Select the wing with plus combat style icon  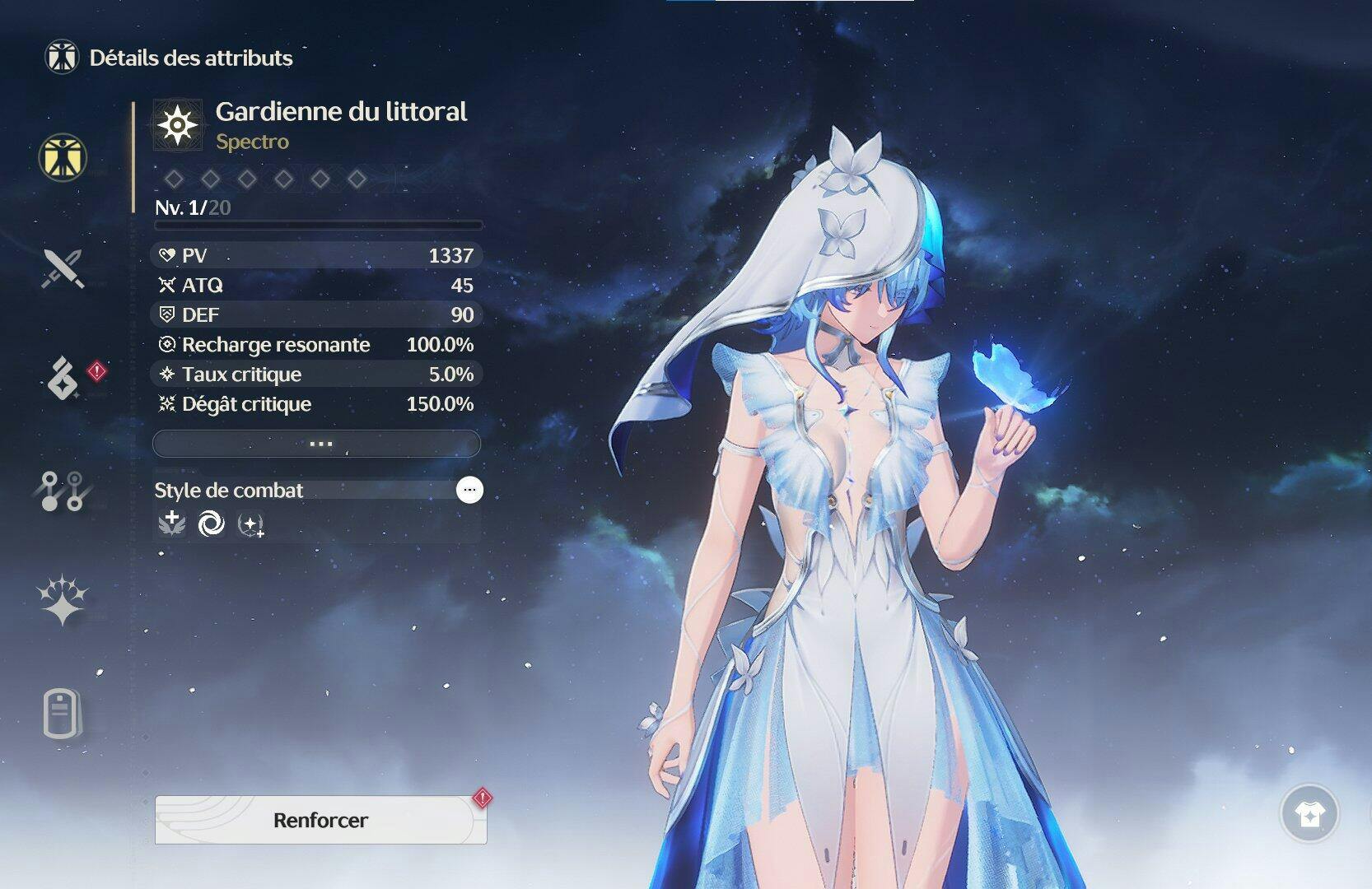click(x=172, y=524)
